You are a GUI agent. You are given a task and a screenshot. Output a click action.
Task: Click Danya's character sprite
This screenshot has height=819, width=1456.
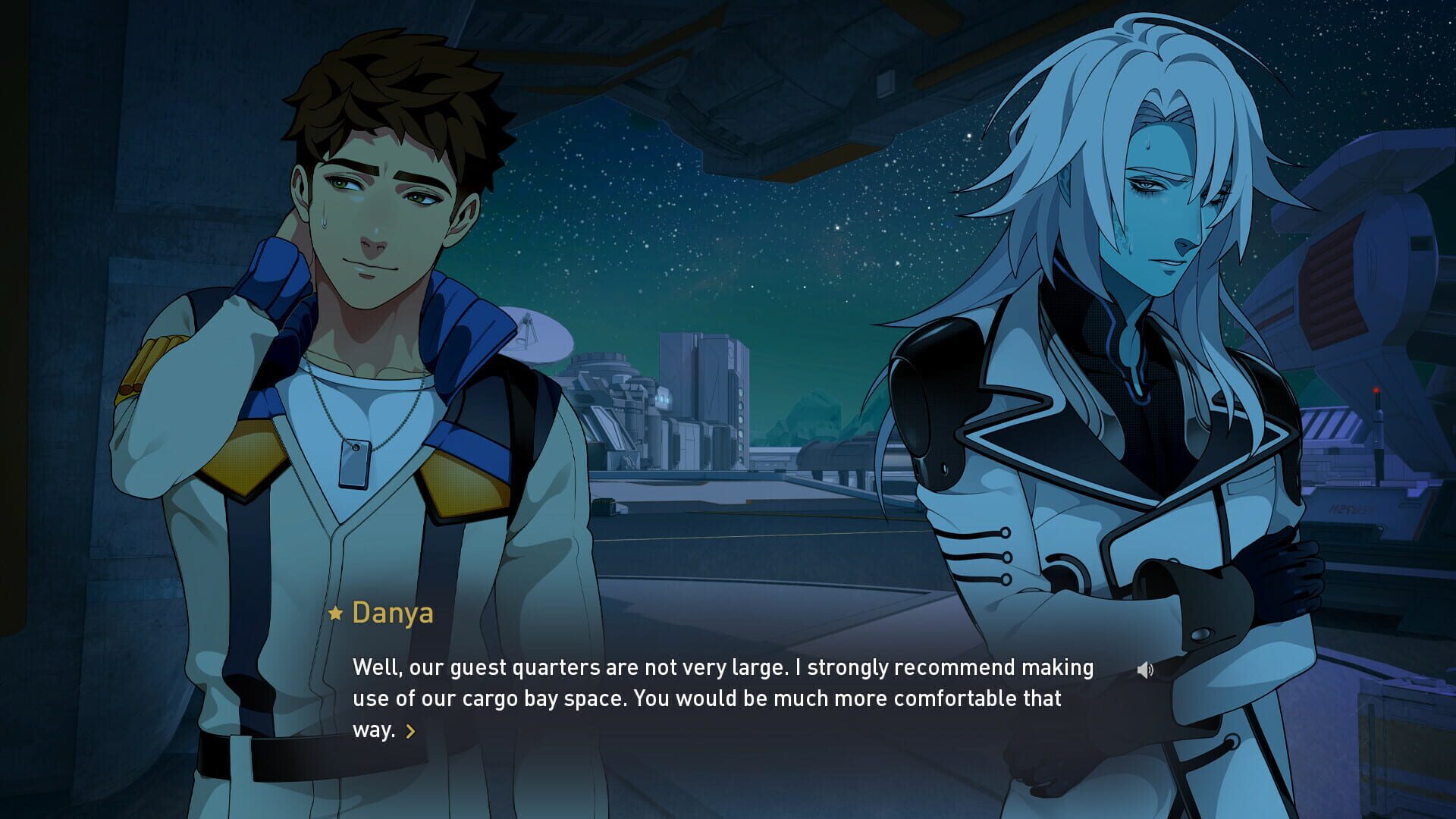coord(364,303)
